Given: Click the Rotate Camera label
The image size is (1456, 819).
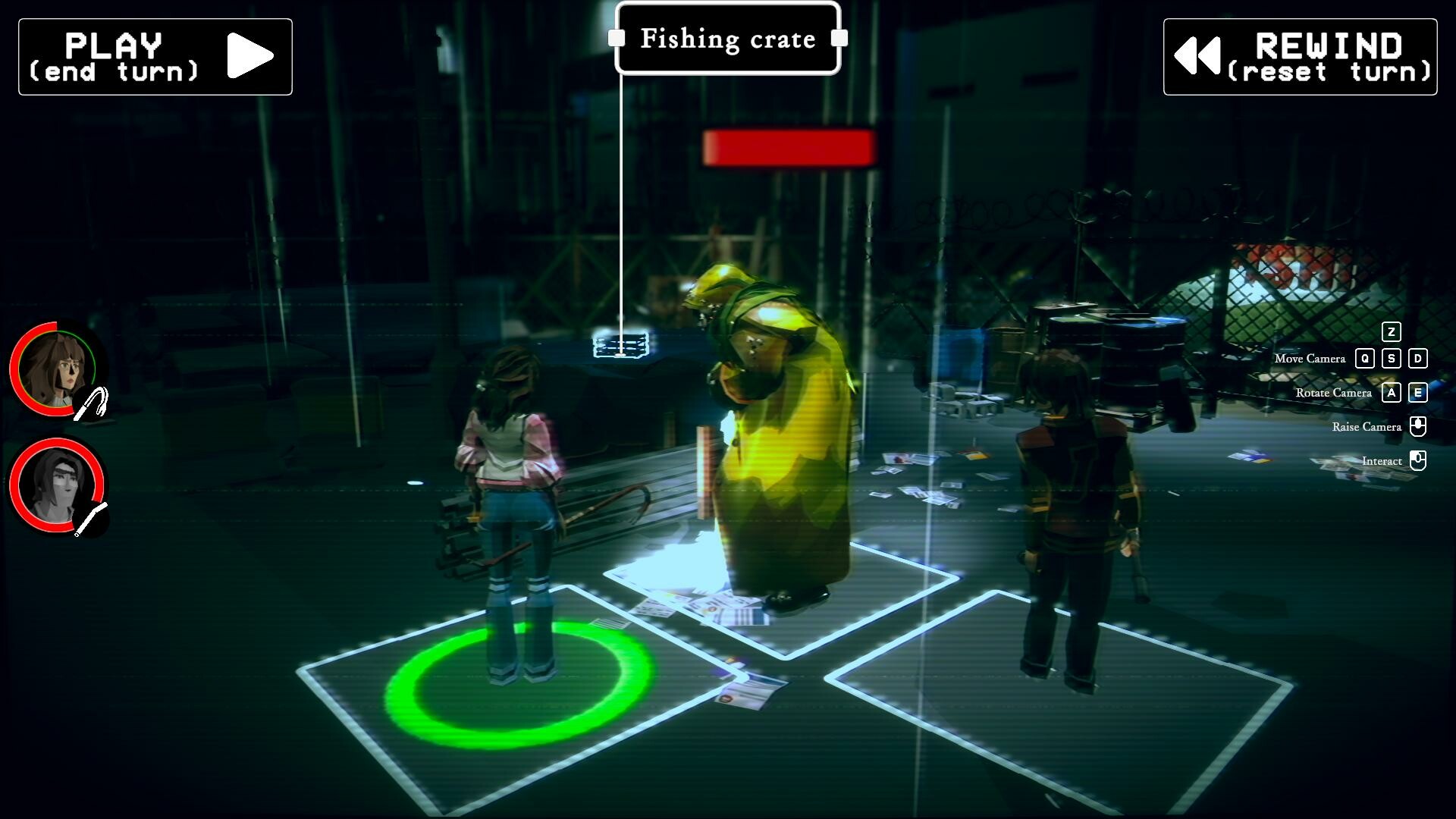Looking at the screenshot, I should pyautogui.click(x=1334, y=393).
